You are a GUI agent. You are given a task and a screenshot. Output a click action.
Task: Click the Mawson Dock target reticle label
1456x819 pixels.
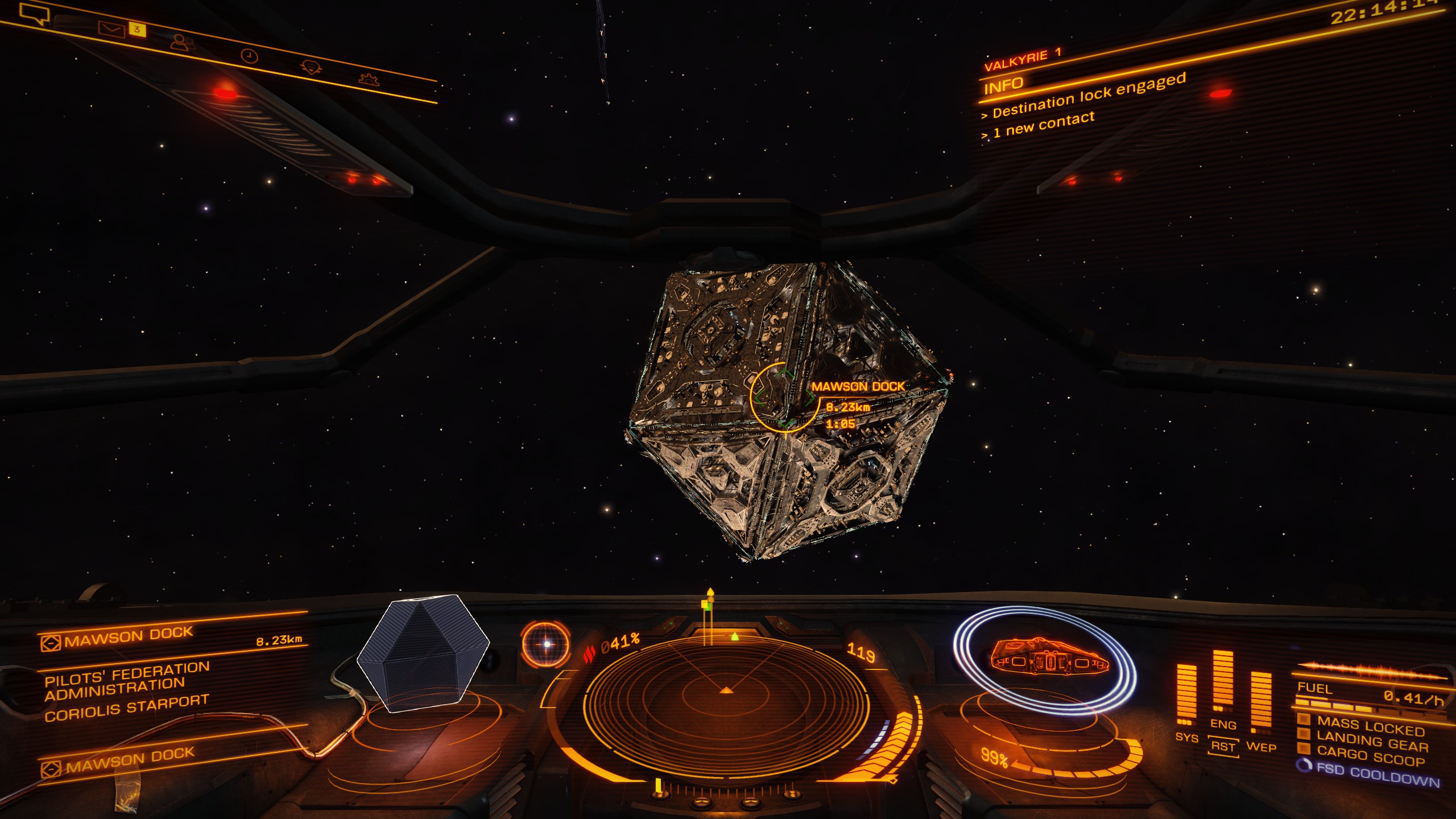[858, 387]
